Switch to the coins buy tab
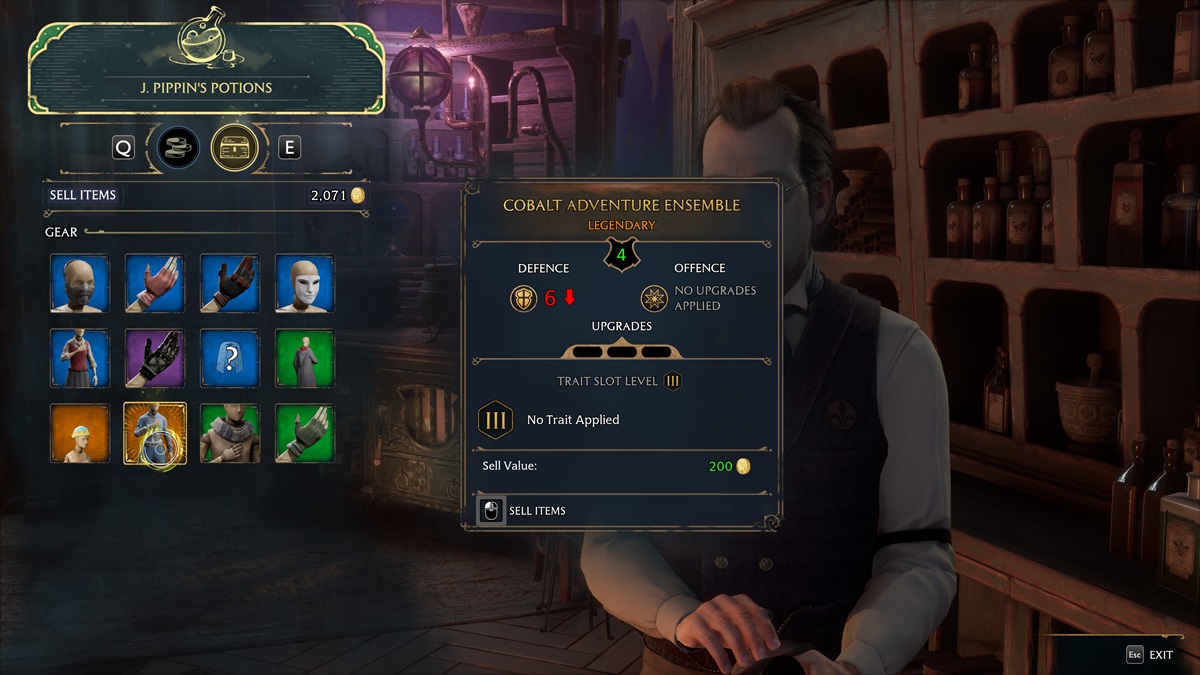Viewport: 1200px width, 675px height. click(x=179, y=148)
